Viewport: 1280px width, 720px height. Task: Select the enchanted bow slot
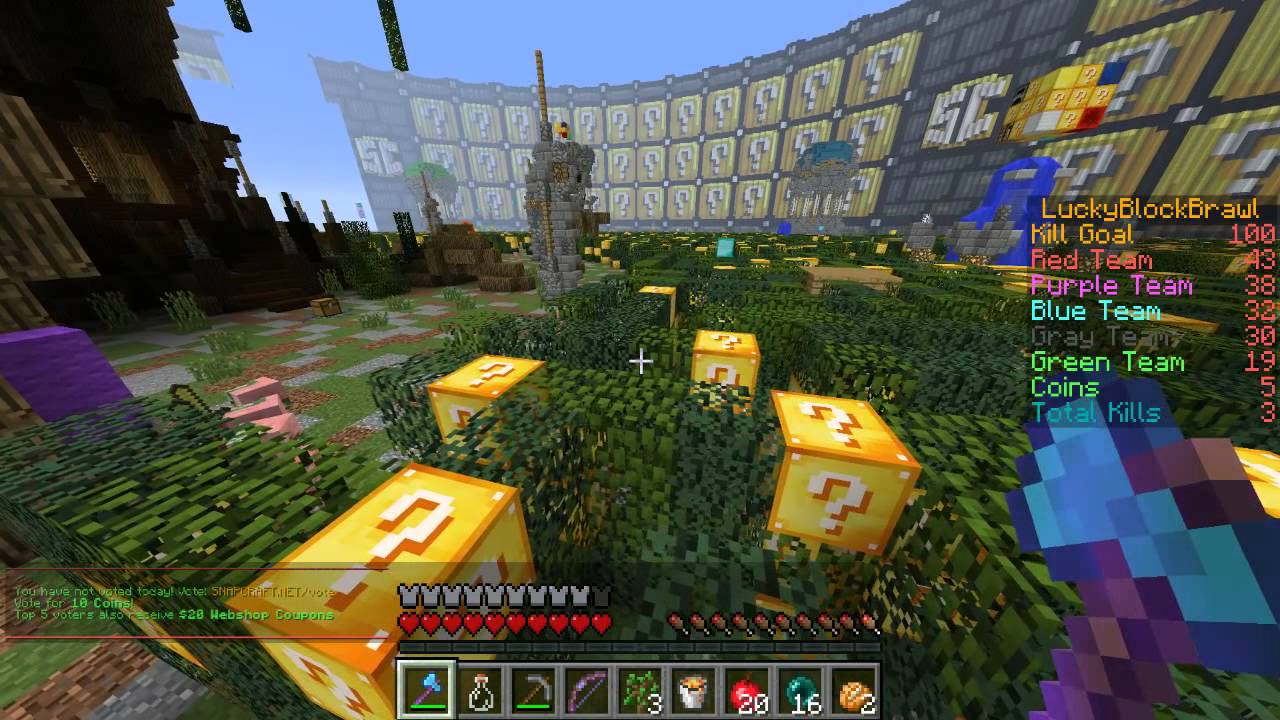tap(587, 688)
